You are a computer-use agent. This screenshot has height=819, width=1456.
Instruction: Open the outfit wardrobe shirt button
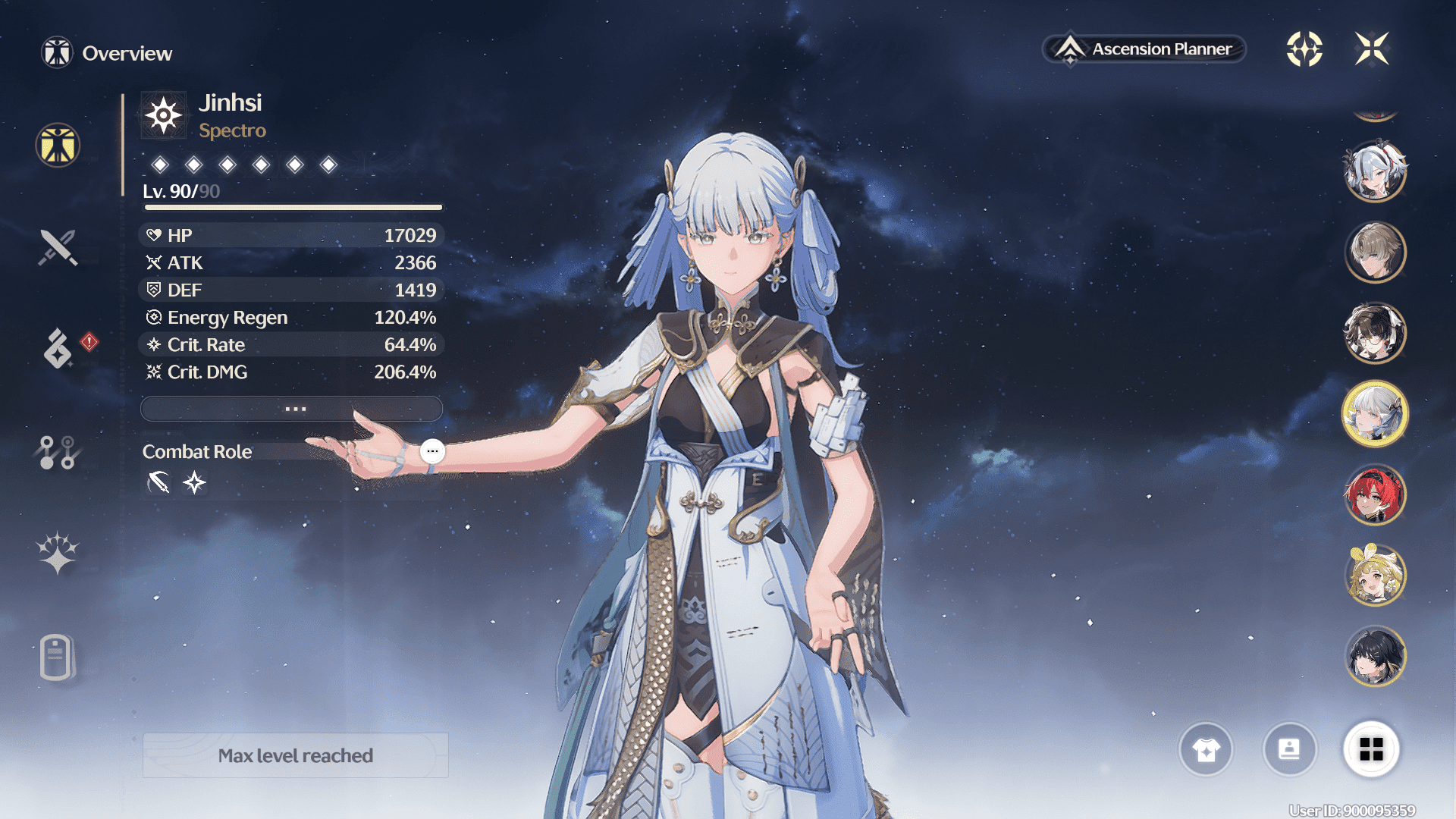(1206, 750)
